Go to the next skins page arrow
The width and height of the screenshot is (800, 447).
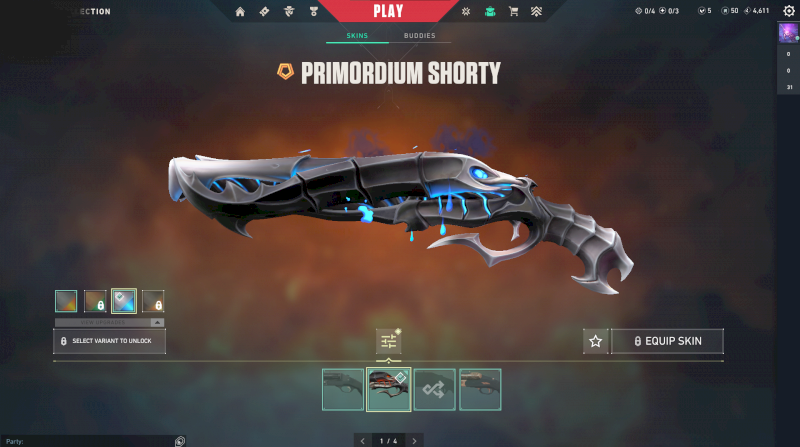tap(415, 440)
